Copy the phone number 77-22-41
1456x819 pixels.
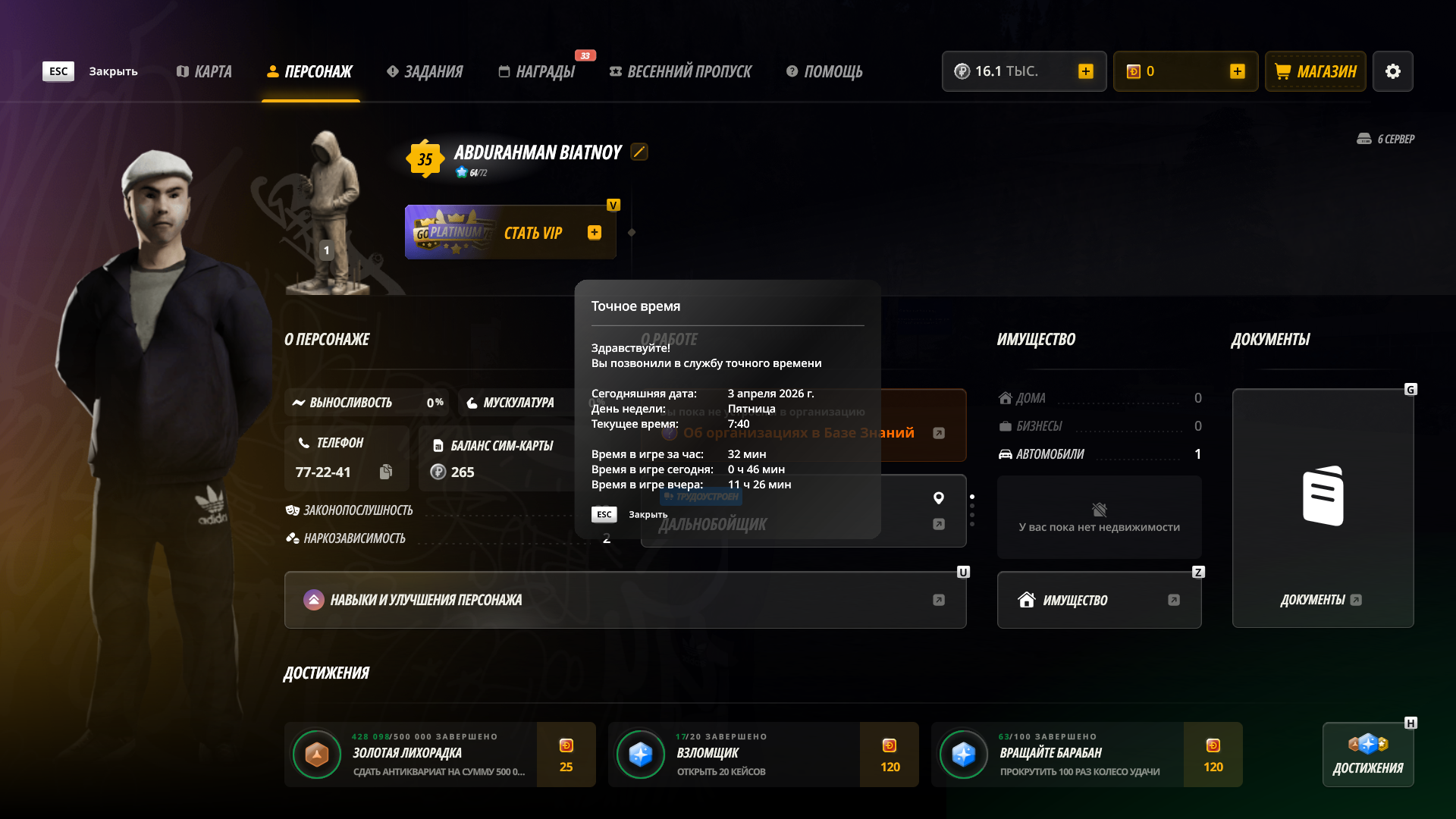tap(386, 472)
